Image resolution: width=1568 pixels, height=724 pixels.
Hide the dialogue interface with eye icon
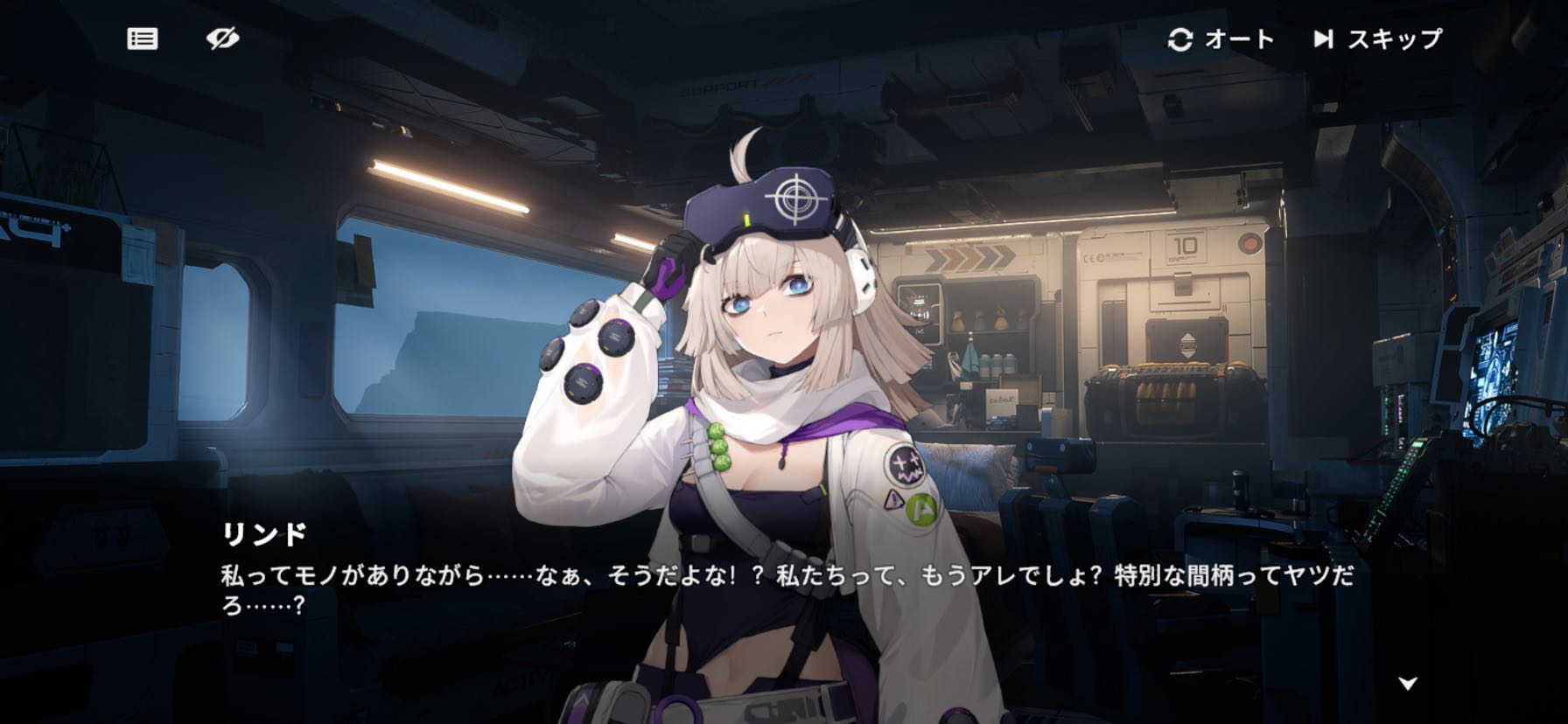[222, 38]
